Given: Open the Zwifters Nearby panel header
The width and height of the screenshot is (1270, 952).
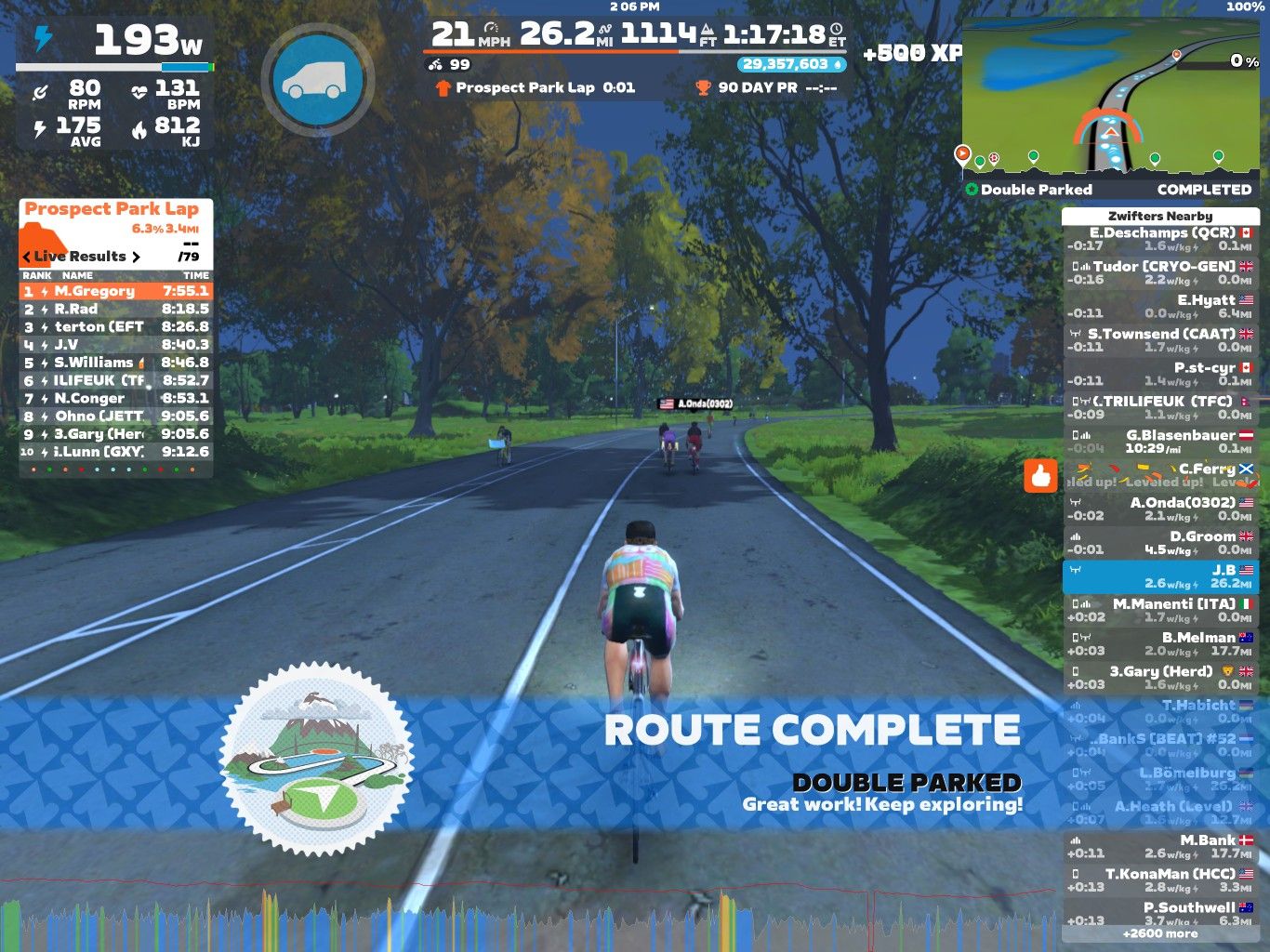Looking at the screenshot, I should pos(1158,215).
